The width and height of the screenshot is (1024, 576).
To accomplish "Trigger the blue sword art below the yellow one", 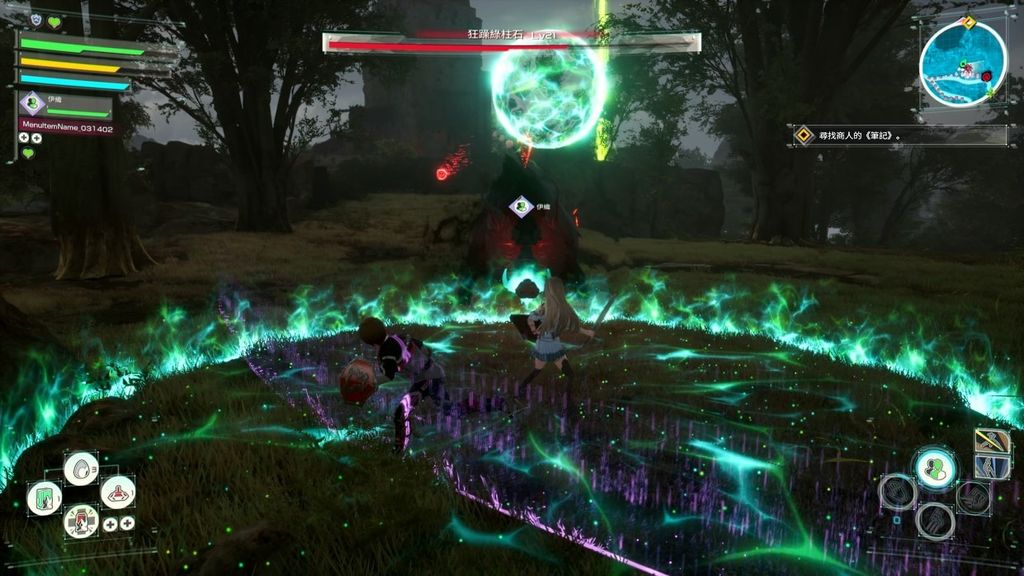I will click(992, 467).
